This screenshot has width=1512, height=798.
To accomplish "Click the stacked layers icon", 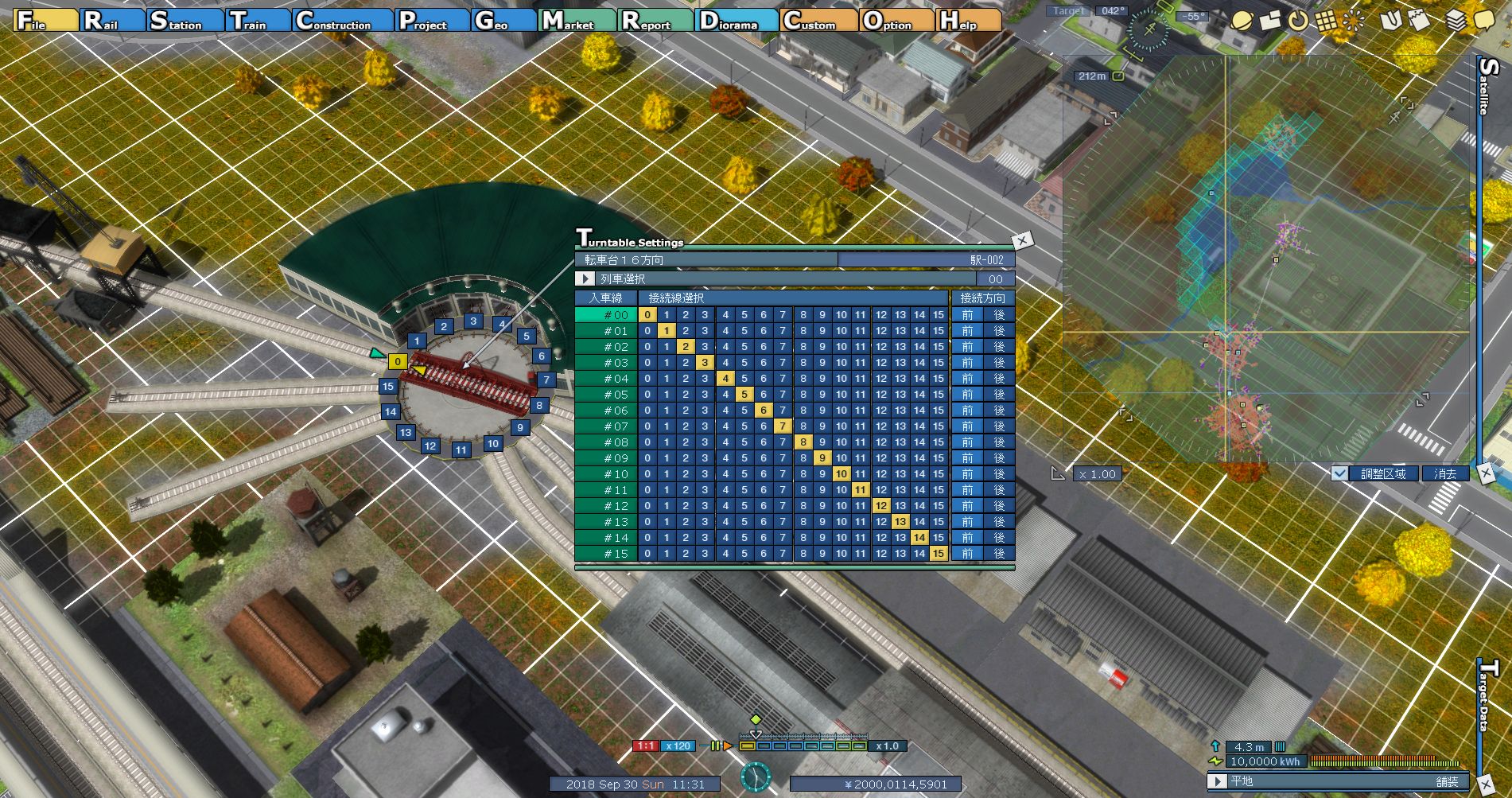I will pos(1456,21).
